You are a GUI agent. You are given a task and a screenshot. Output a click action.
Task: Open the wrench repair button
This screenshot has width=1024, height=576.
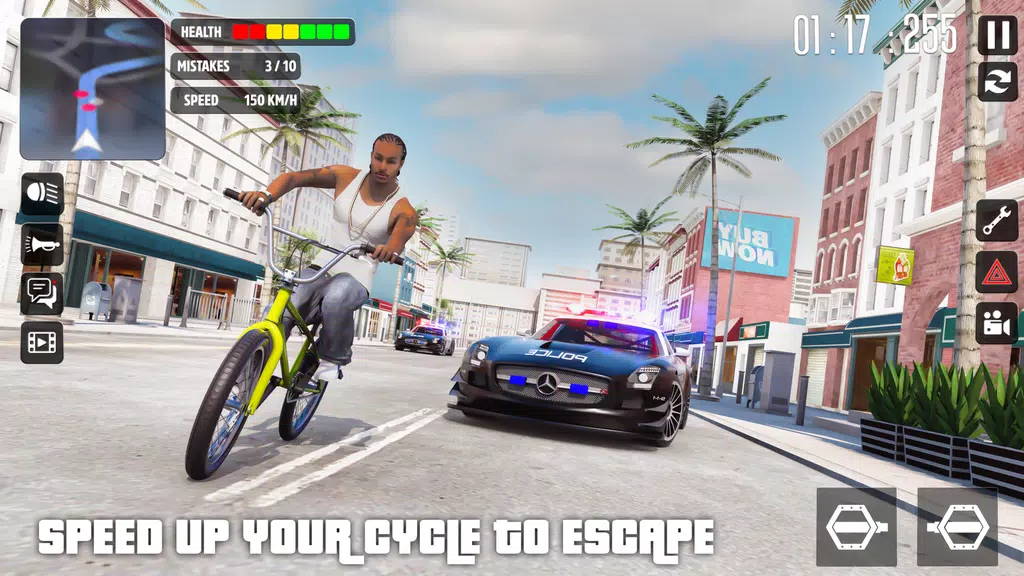pyautogui.click(x=996, y=221)
